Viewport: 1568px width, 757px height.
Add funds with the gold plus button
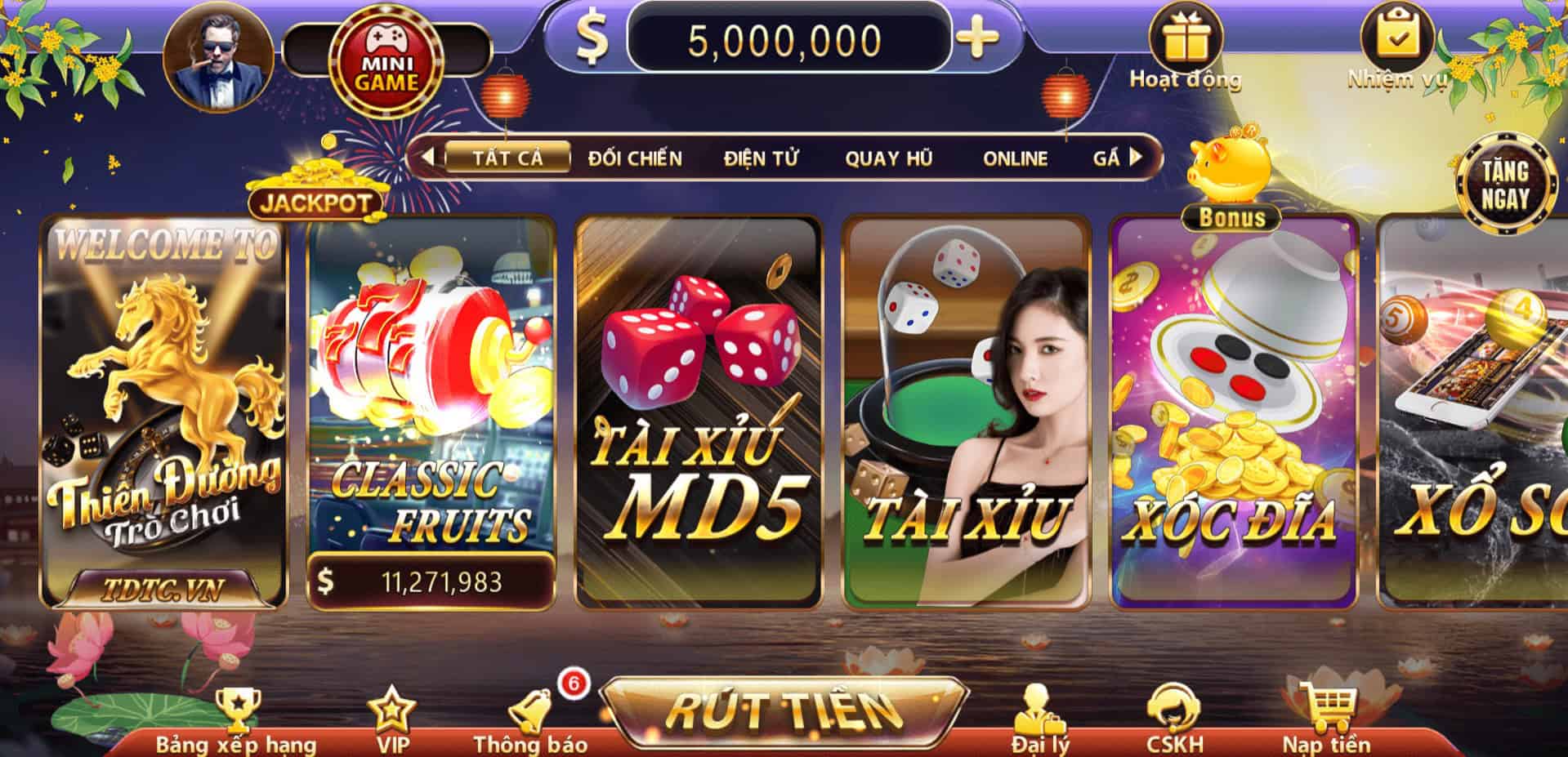pyautogui.click(x=977, y=38)
